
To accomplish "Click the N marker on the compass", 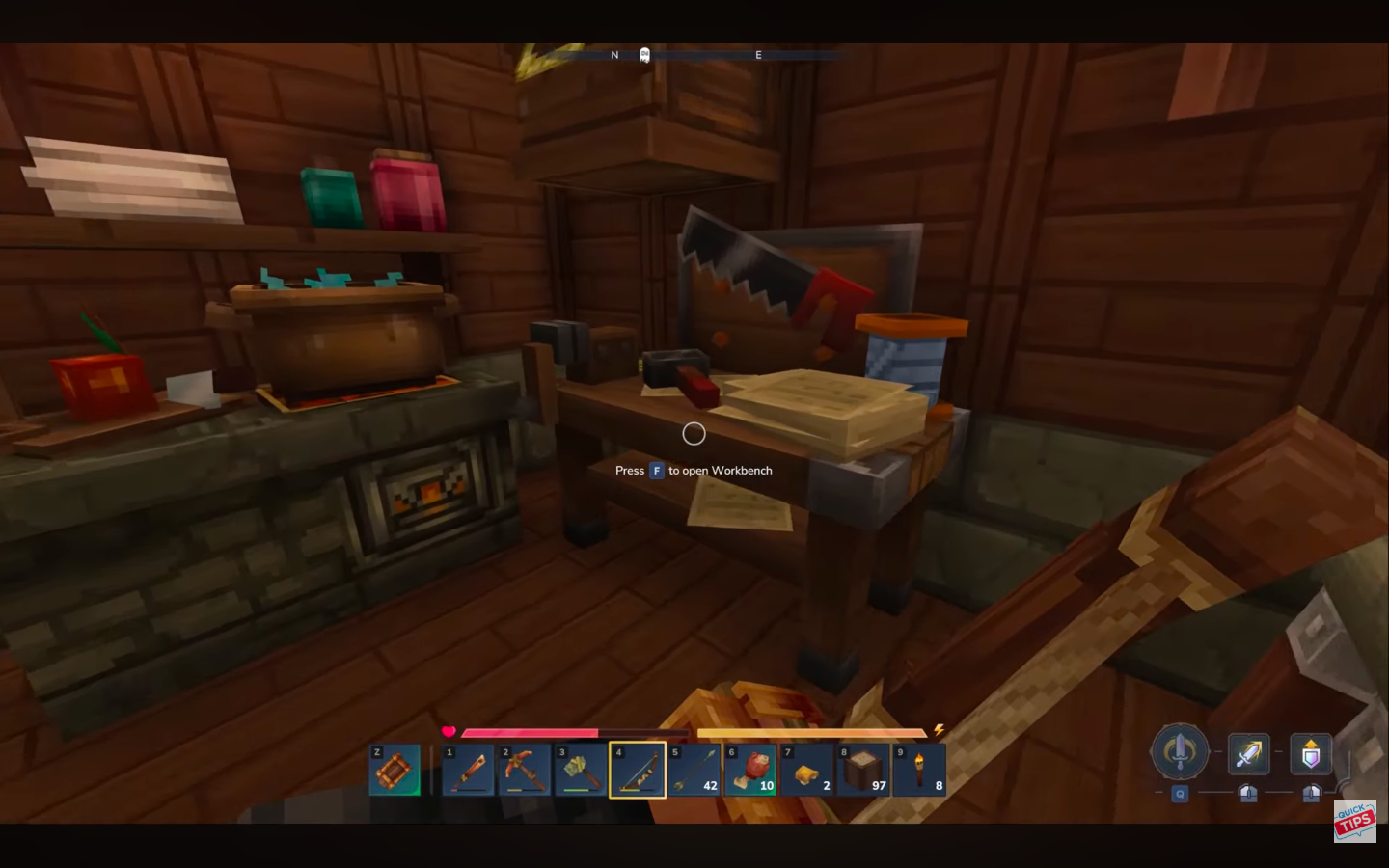I will point(614,55).
